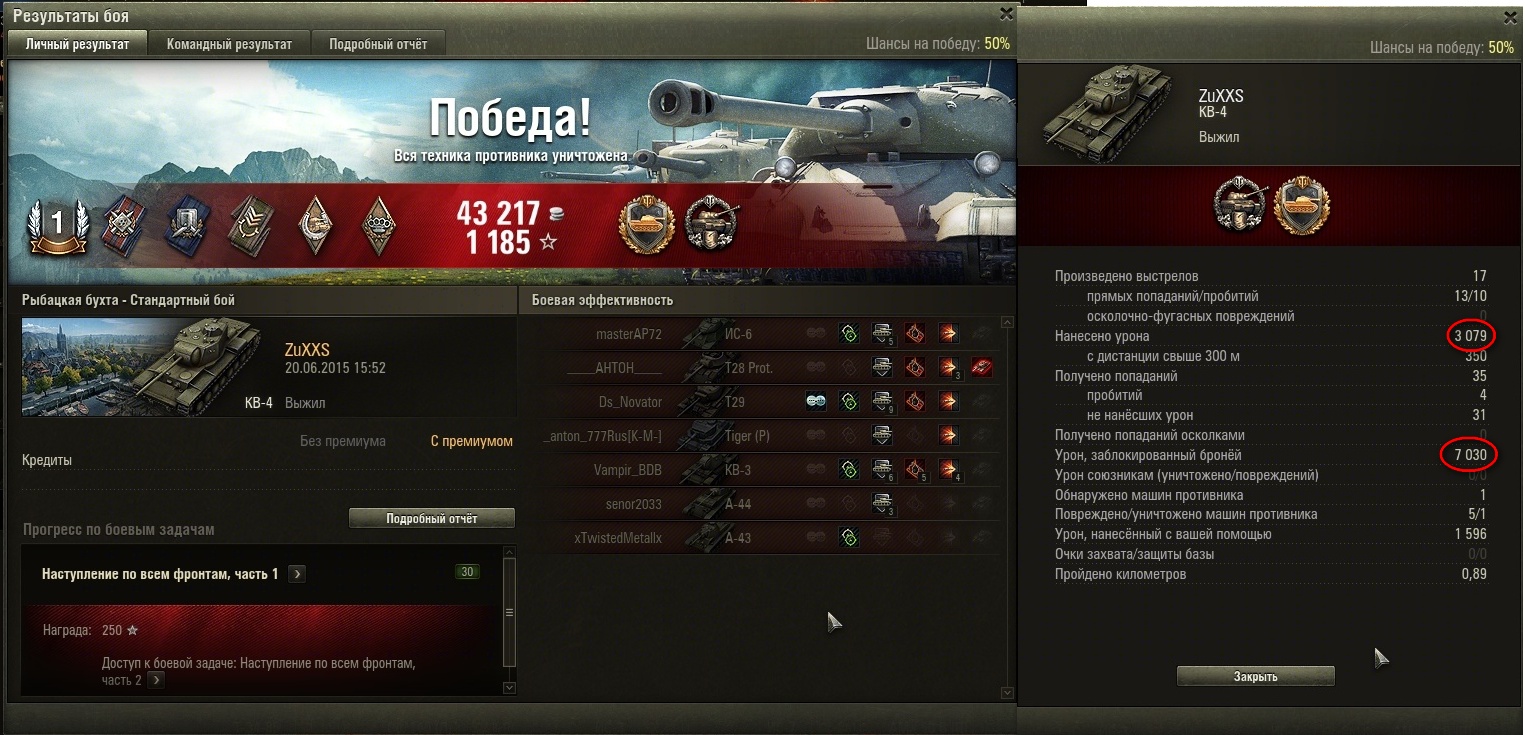The height and width of the screenshot is (735, 1525).
Task: Click the gold tank medal in banner
Action: (644, 224)
